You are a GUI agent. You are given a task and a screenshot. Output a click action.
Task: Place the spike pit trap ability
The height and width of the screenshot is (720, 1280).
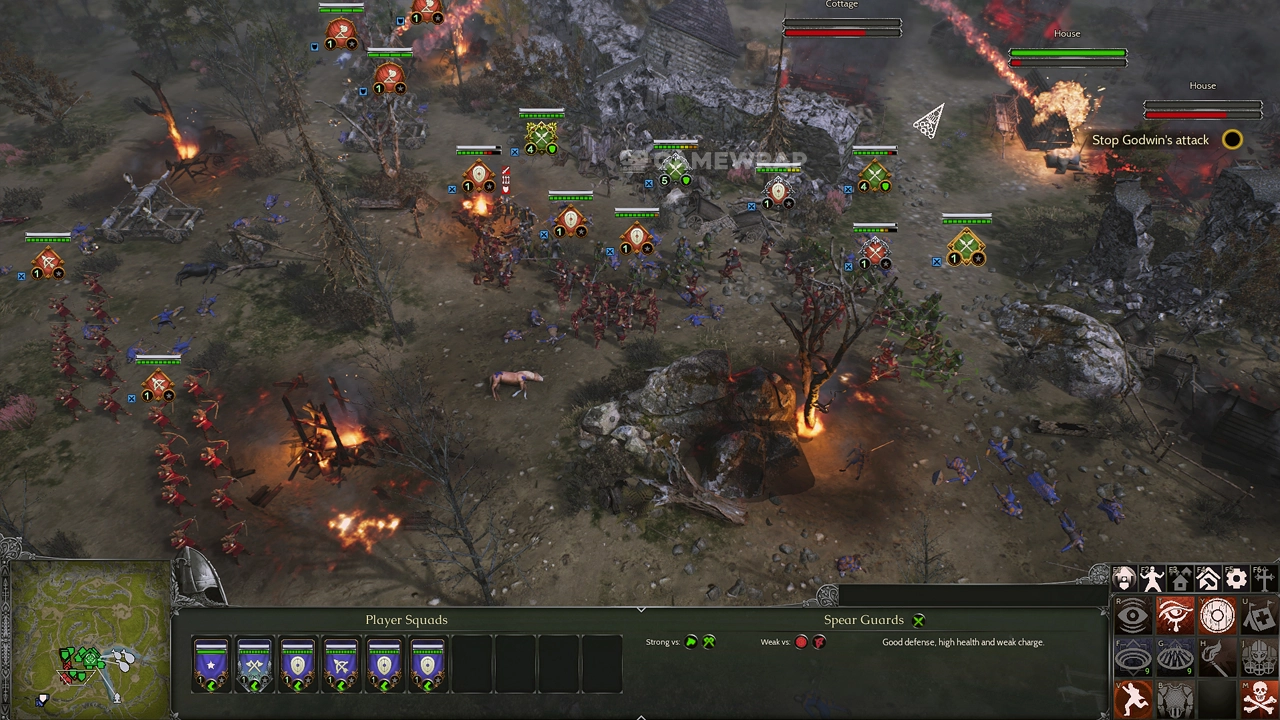click(1175, 657)
